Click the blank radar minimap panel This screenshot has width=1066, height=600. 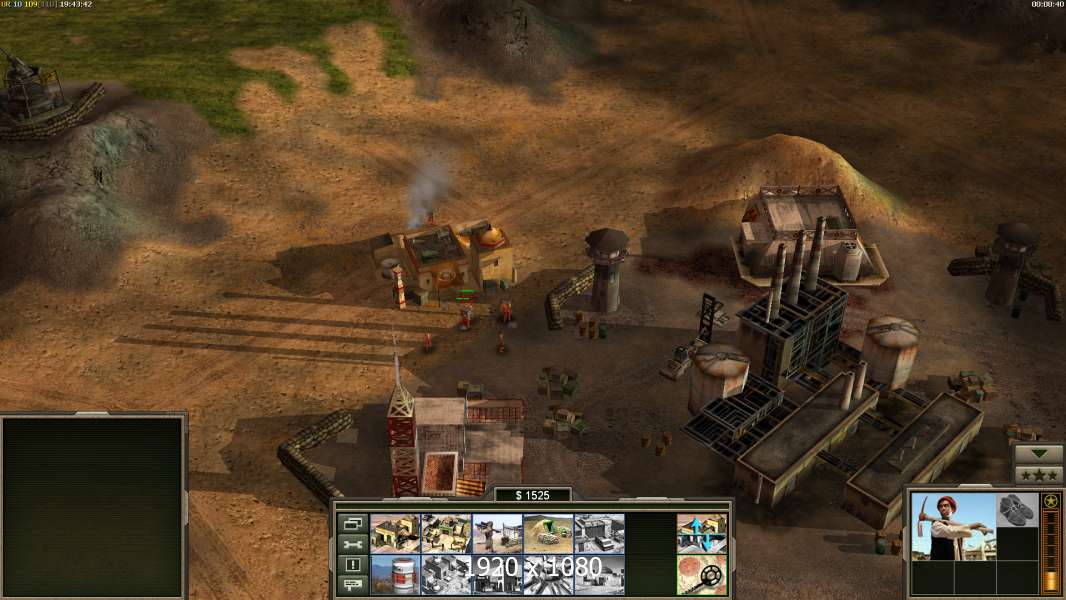(x=94, y=507)
